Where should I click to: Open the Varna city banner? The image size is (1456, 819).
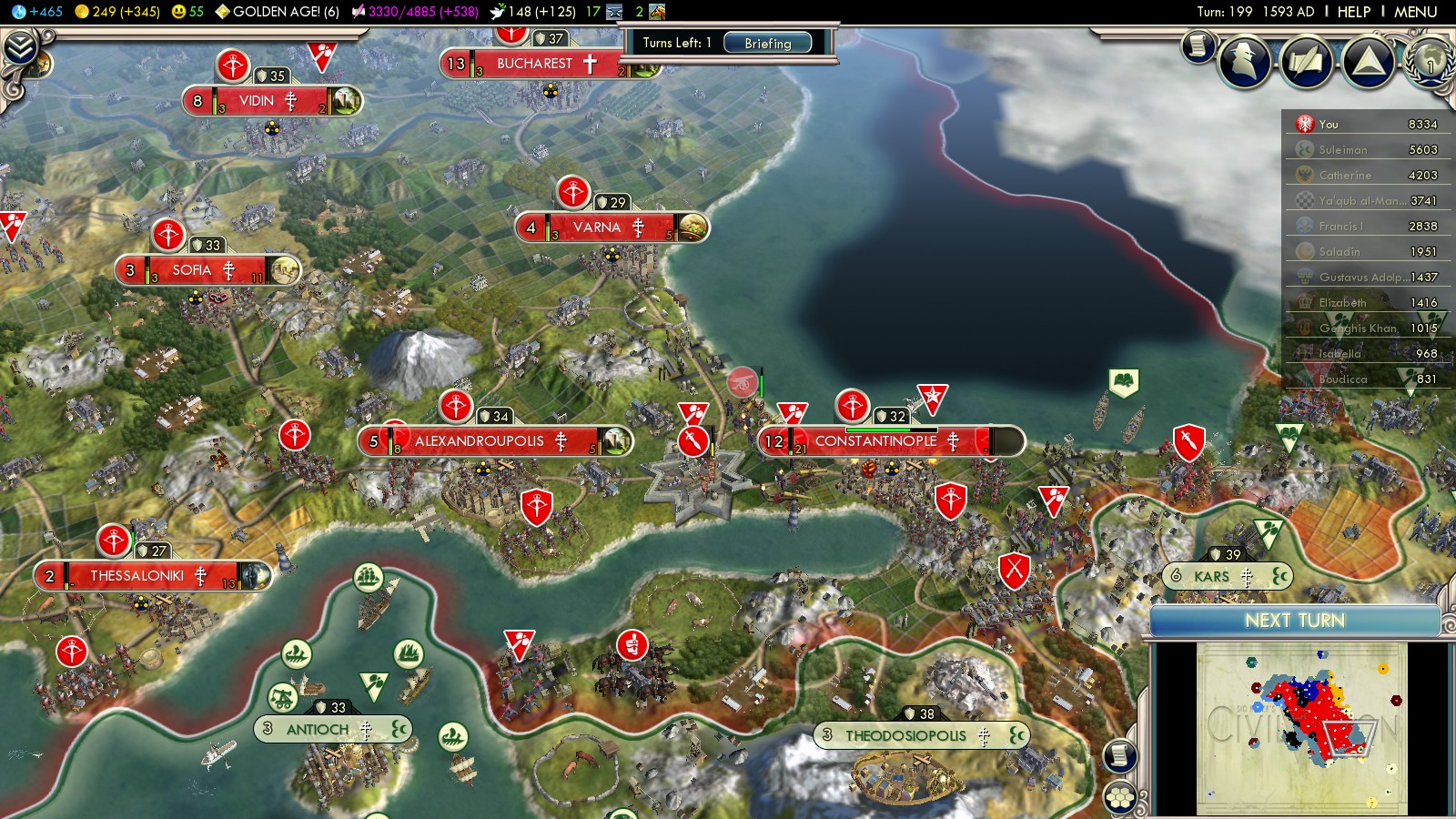596,227
